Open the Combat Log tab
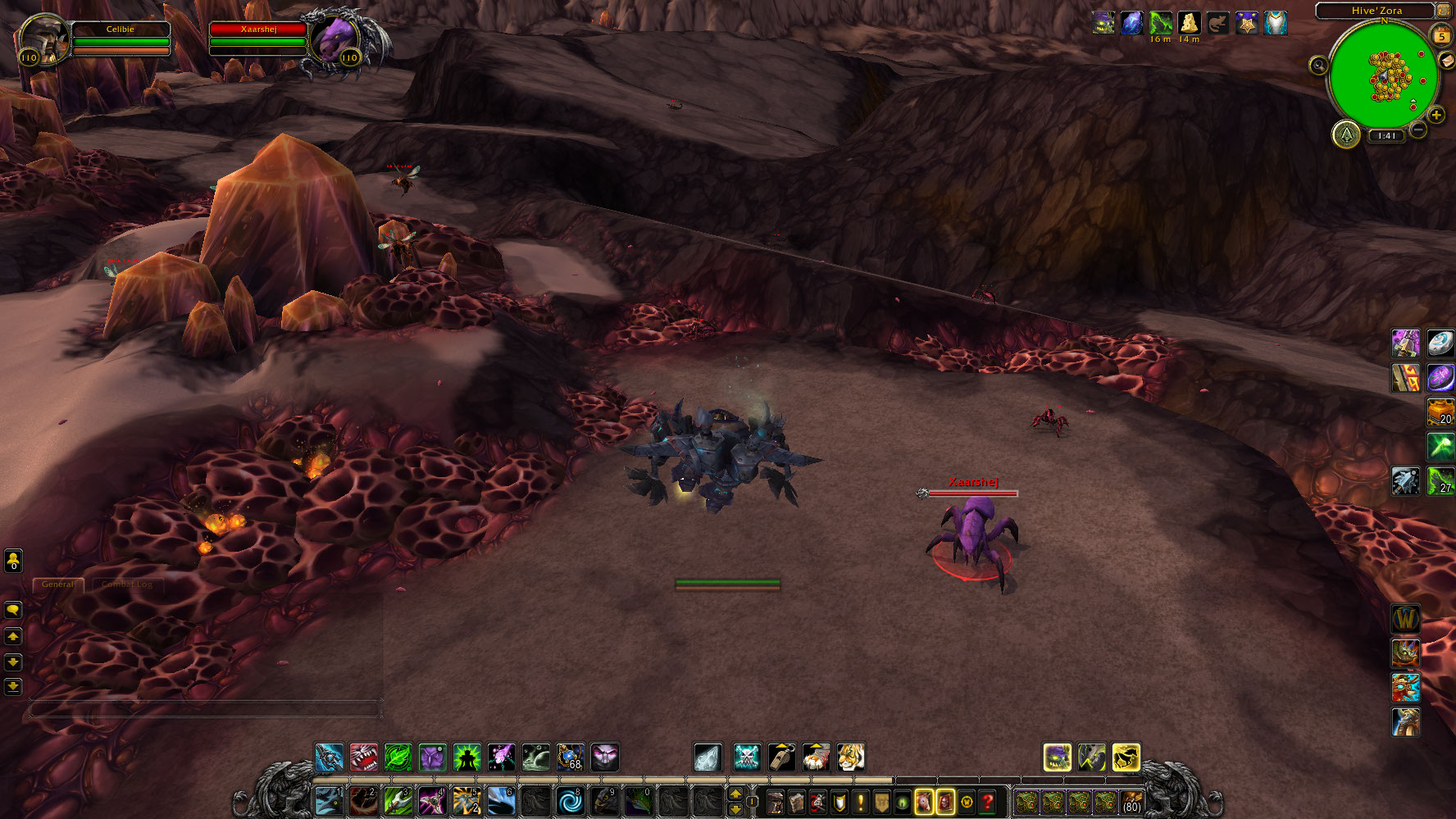 tap(127, 585)
